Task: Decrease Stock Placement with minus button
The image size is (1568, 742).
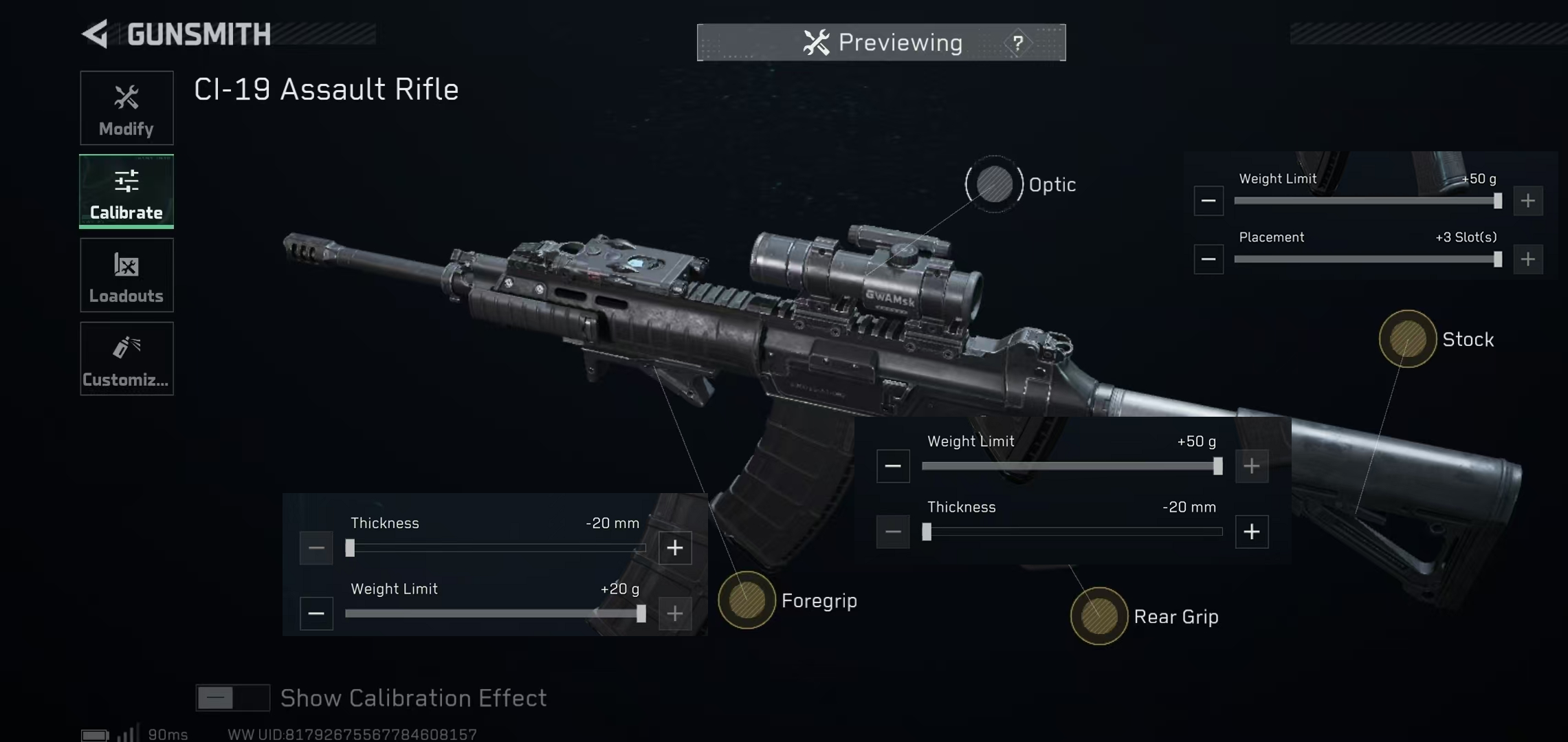Action: (1208, 259)
